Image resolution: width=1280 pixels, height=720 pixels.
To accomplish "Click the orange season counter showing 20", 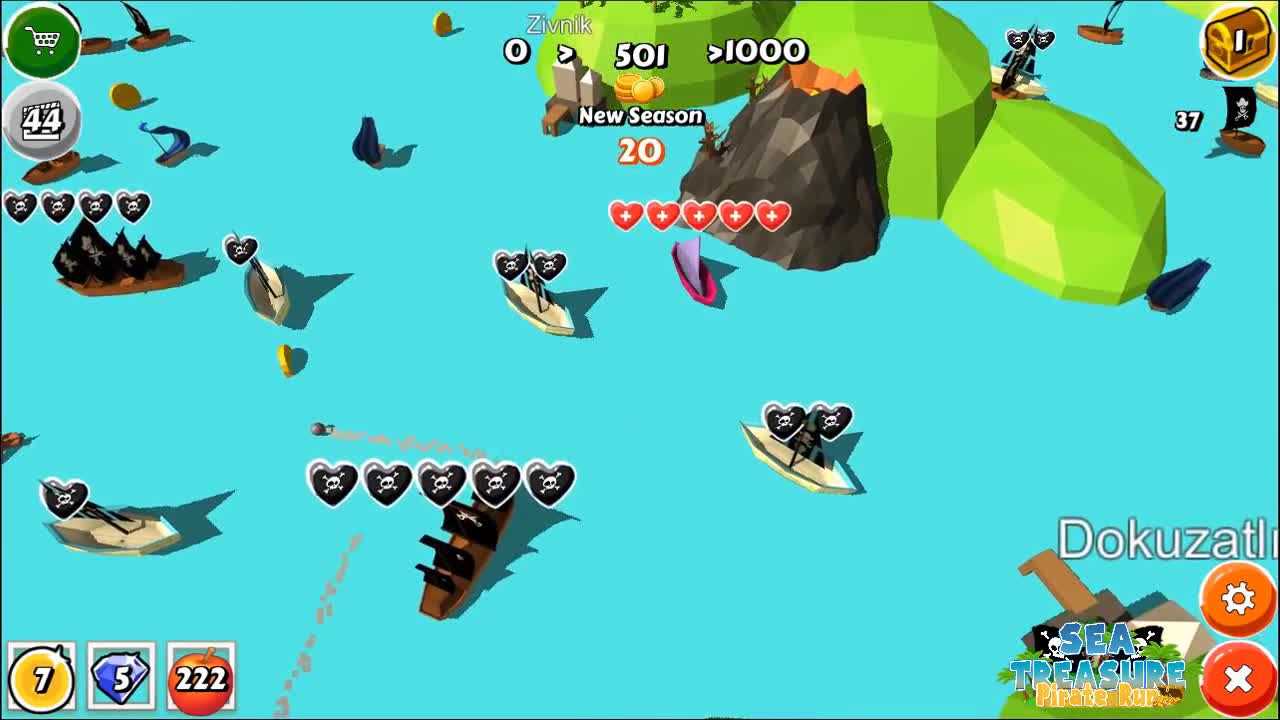I will 640,152.
